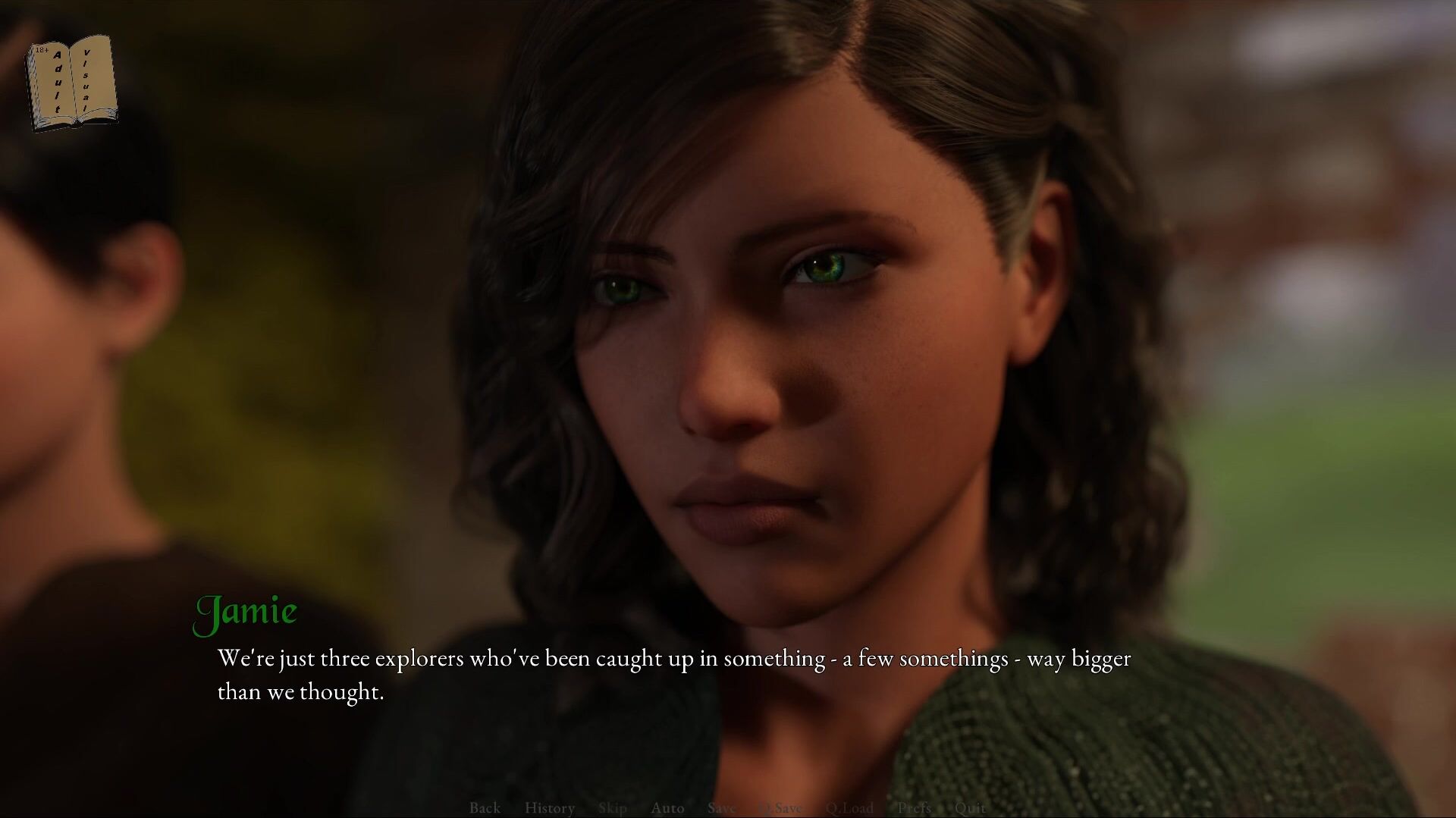Open the Save game screen
This screenshot has width=1456, height=818.
(721, 807)
